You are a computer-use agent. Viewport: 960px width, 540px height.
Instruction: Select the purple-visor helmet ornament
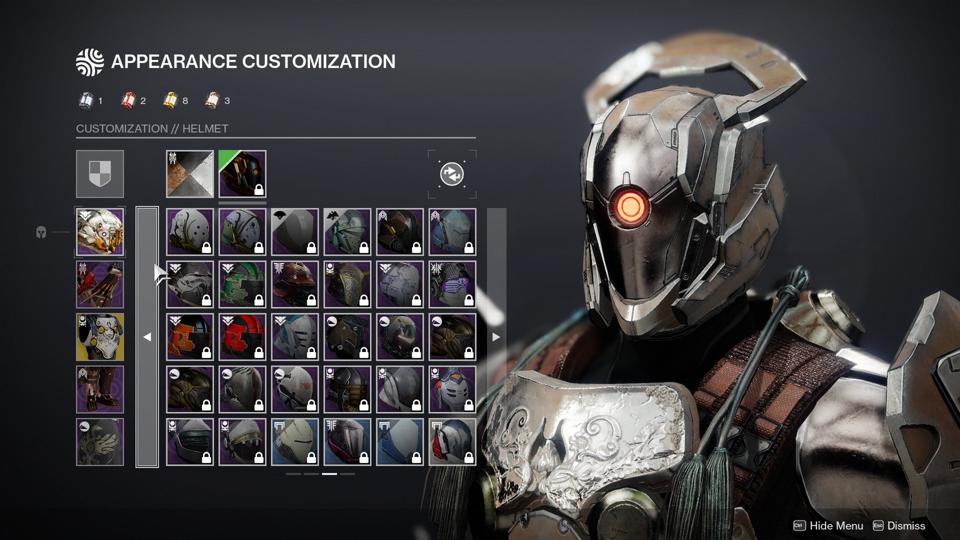tap(452, 285)
